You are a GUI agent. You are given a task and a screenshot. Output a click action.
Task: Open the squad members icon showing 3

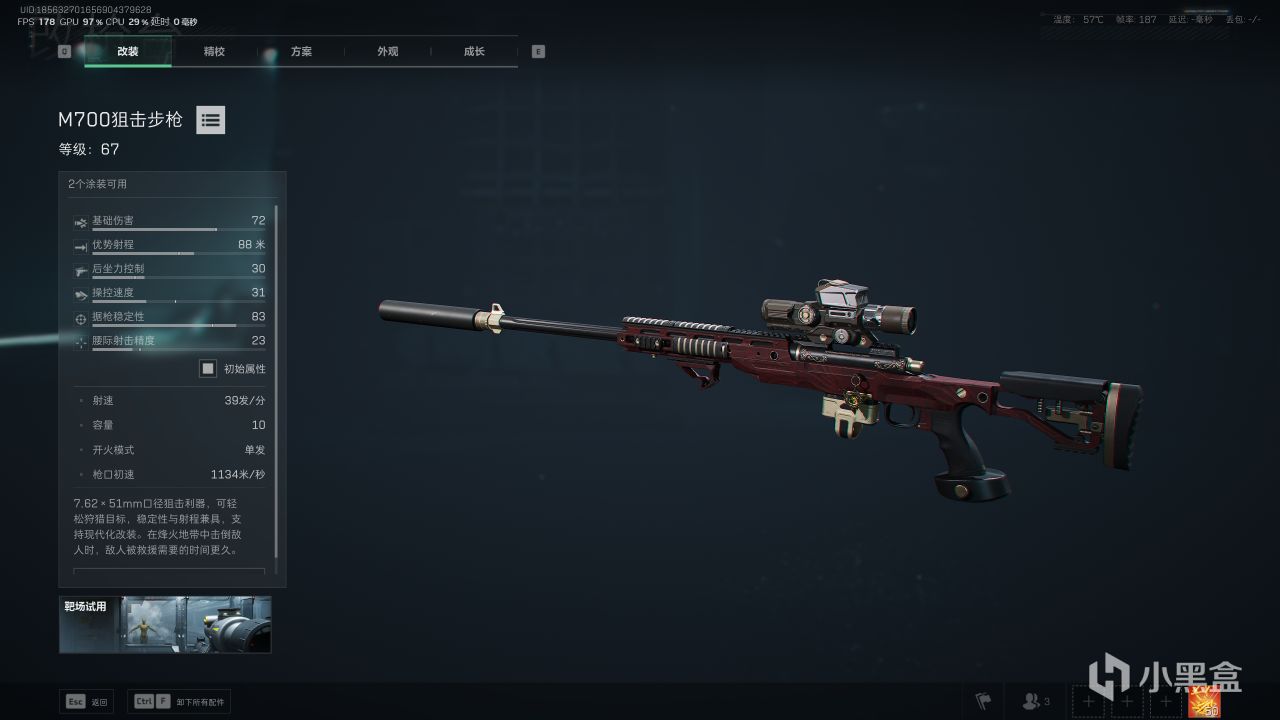point(1035,702)
